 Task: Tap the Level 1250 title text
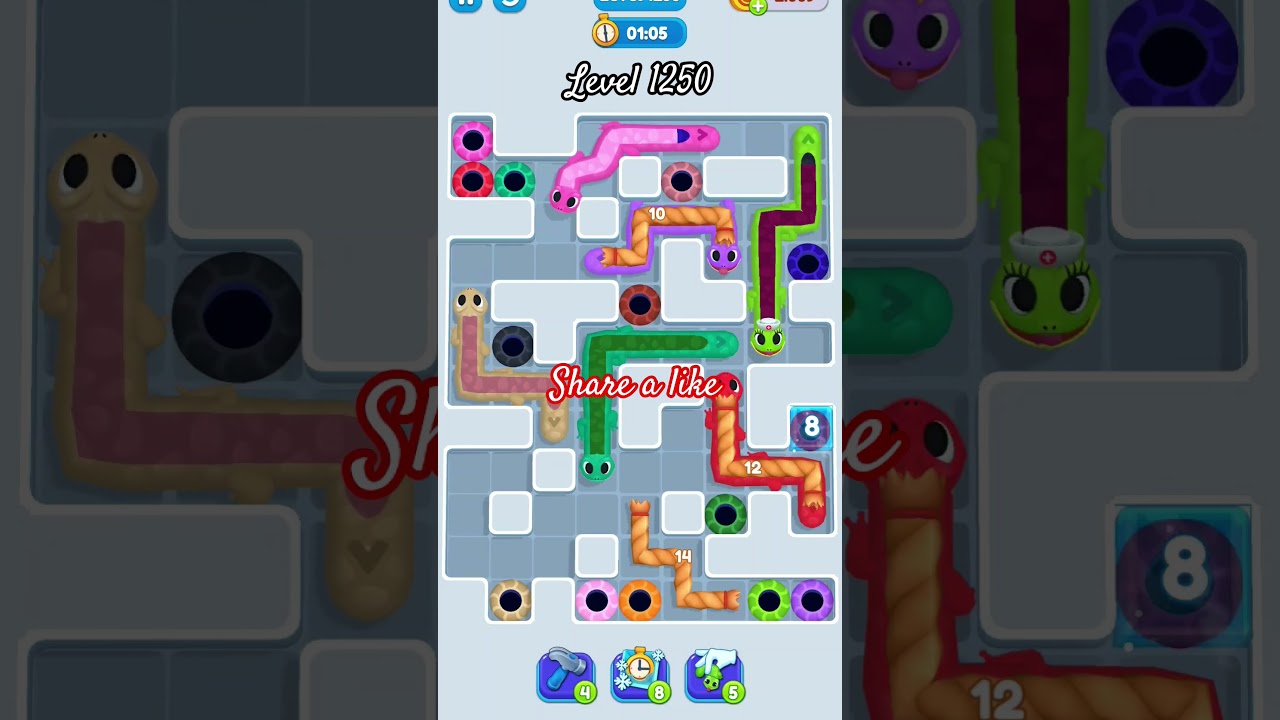(x=640, y=80)
